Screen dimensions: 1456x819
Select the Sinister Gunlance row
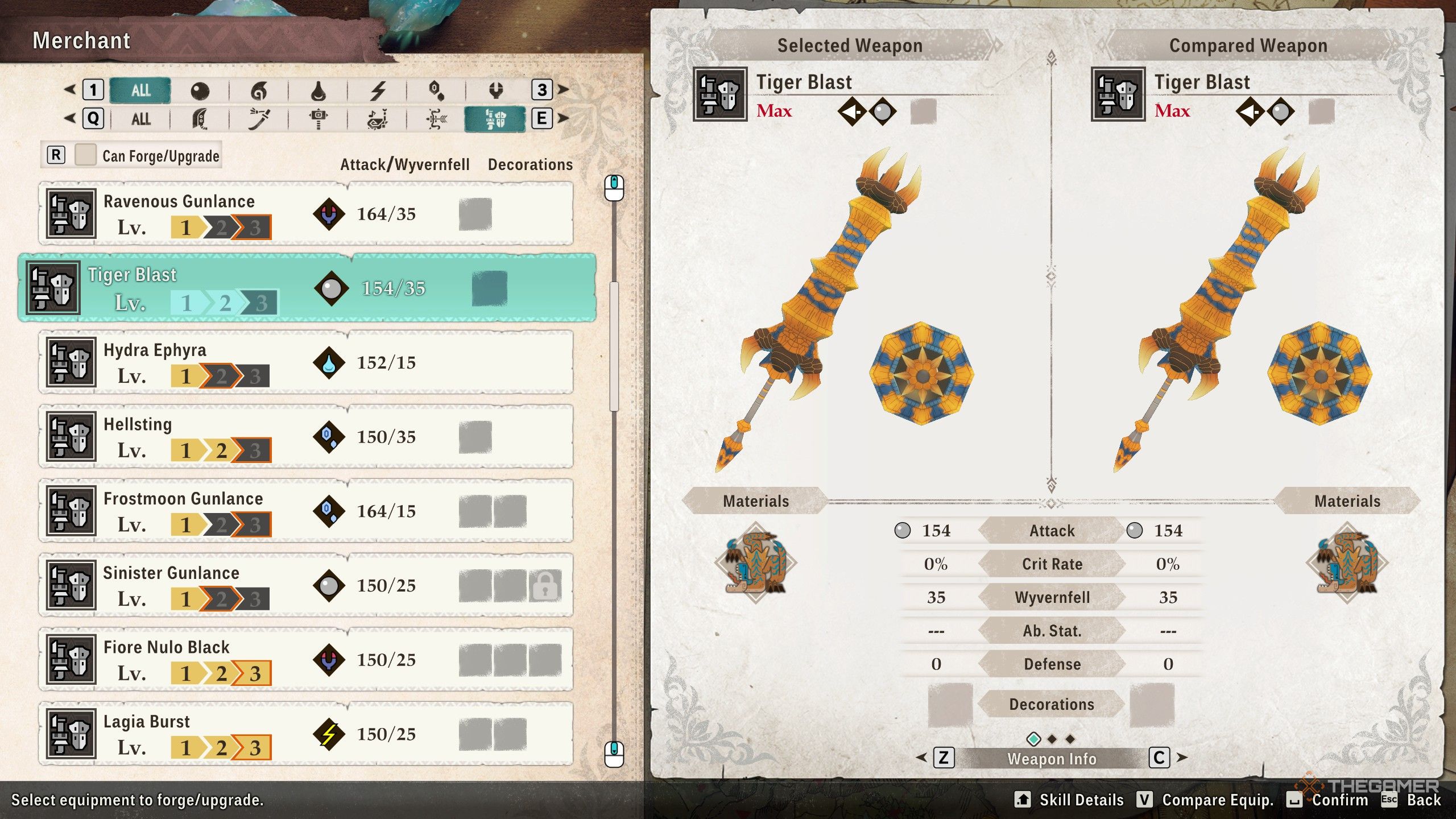tap(306, 585)
